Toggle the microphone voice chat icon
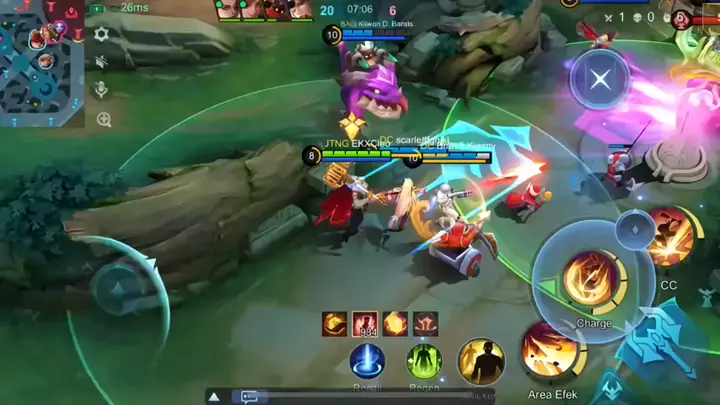 click(101, 90)
